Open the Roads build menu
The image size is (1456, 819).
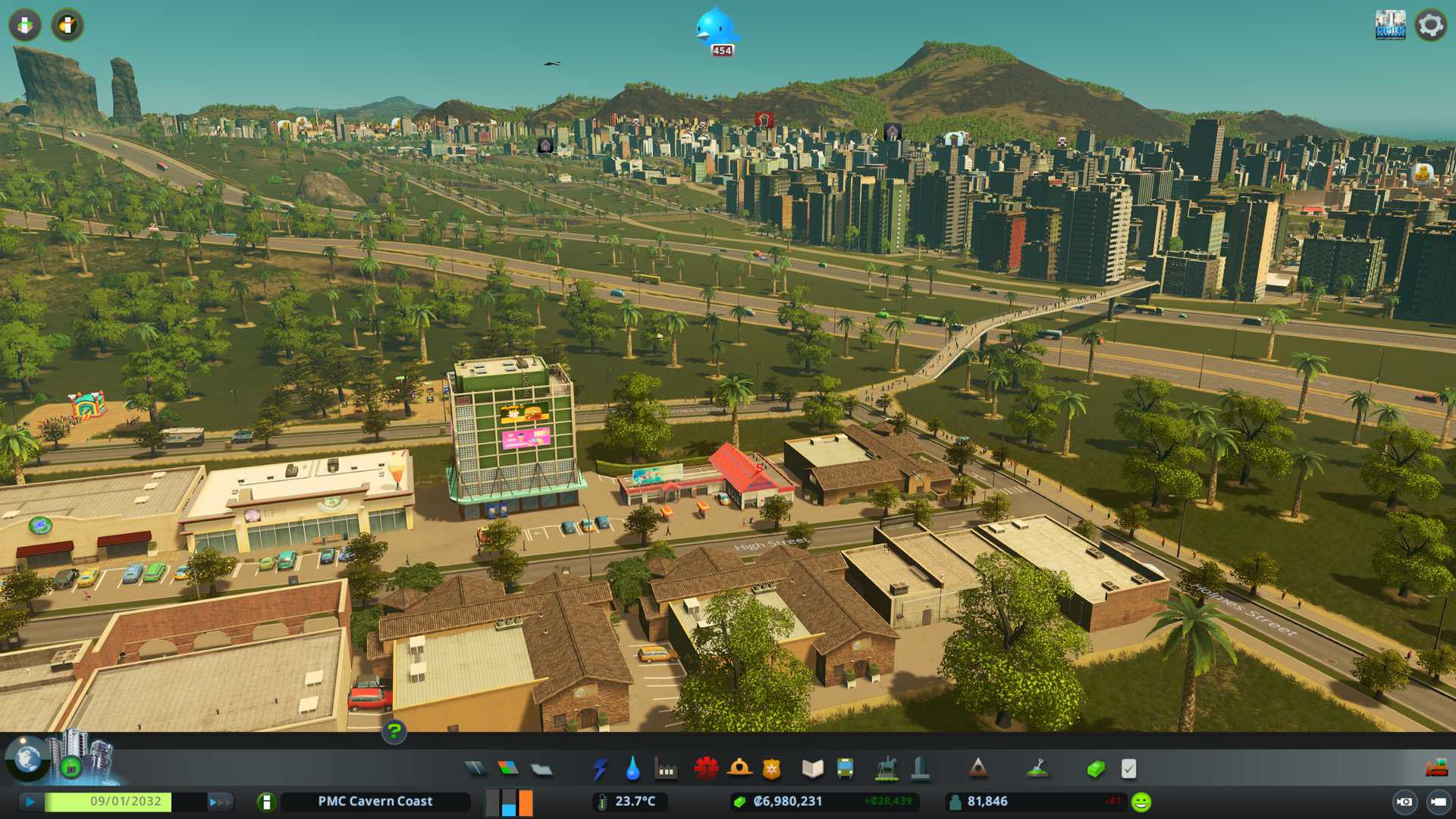pos(475,769)
